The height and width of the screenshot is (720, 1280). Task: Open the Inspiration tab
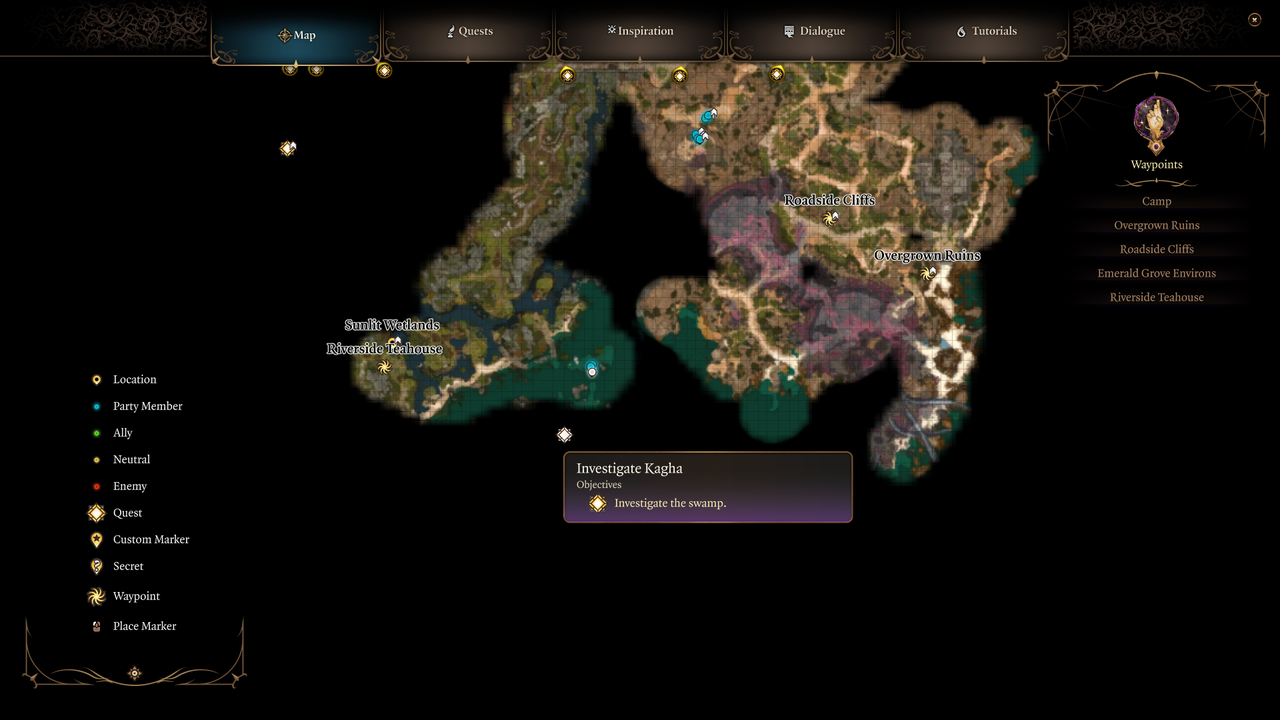[x=641, y=32]
